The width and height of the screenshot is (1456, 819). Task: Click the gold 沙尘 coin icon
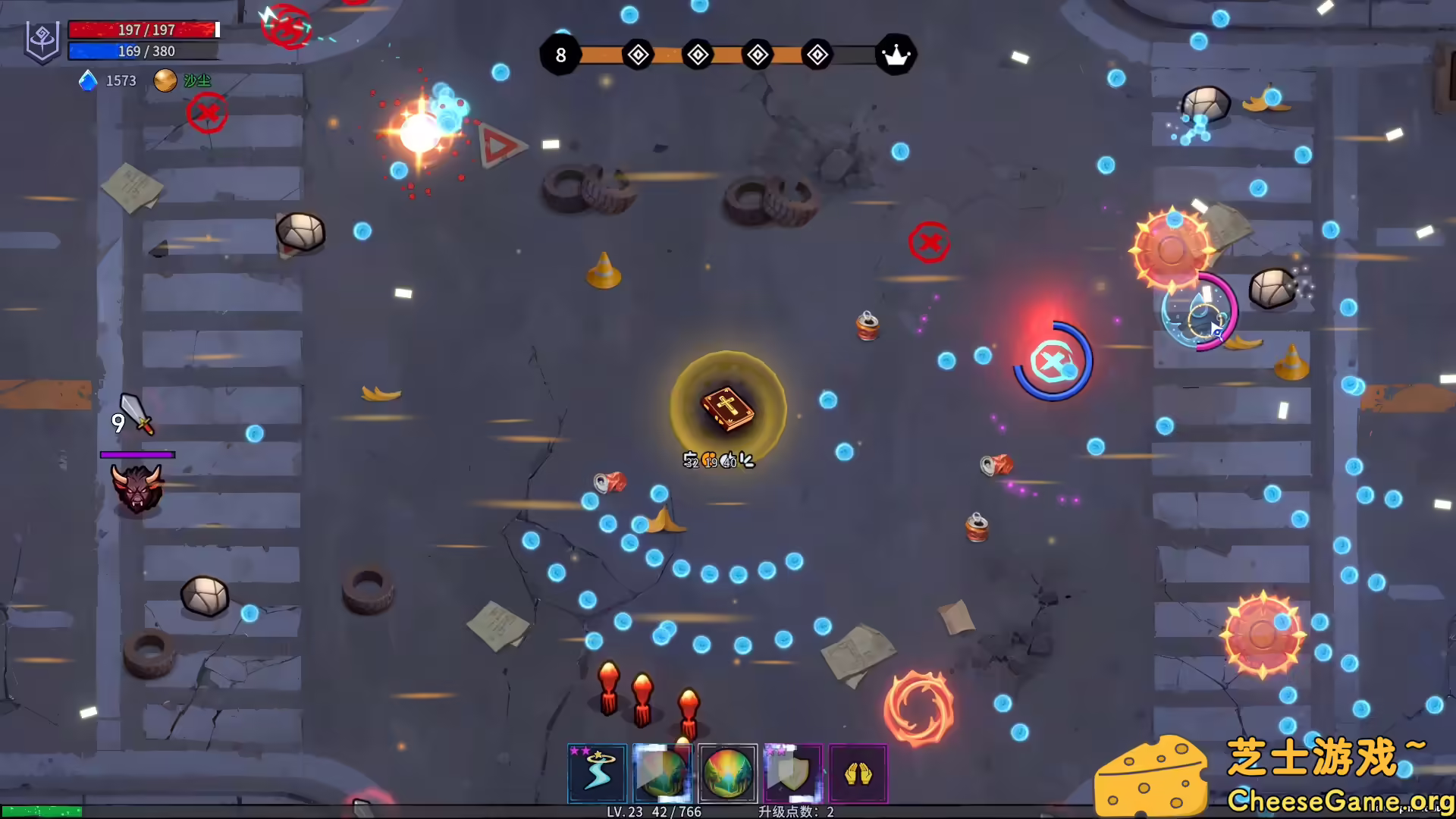click(x=165, y=79)
